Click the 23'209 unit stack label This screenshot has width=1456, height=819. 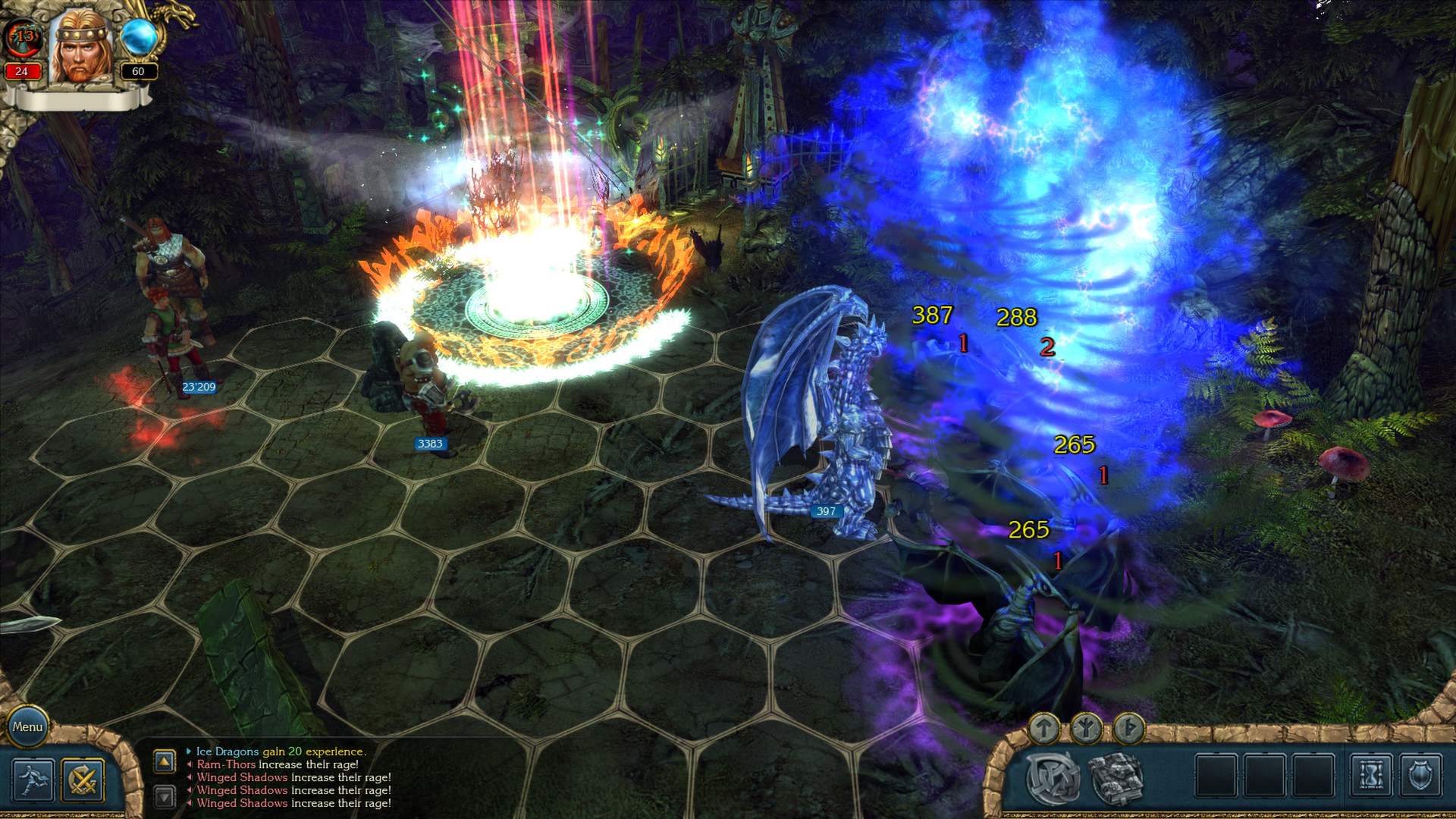198,386
